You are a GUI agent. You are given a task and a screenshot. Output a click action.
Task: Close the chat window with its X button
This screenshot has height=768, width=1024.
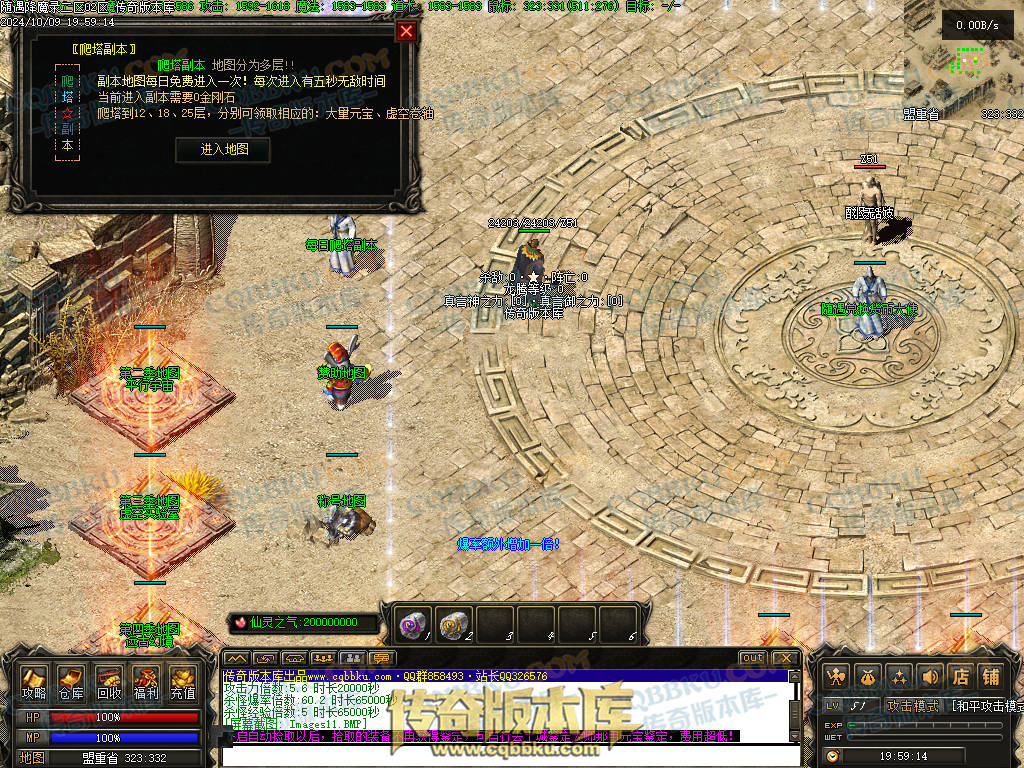coord(786,658)
